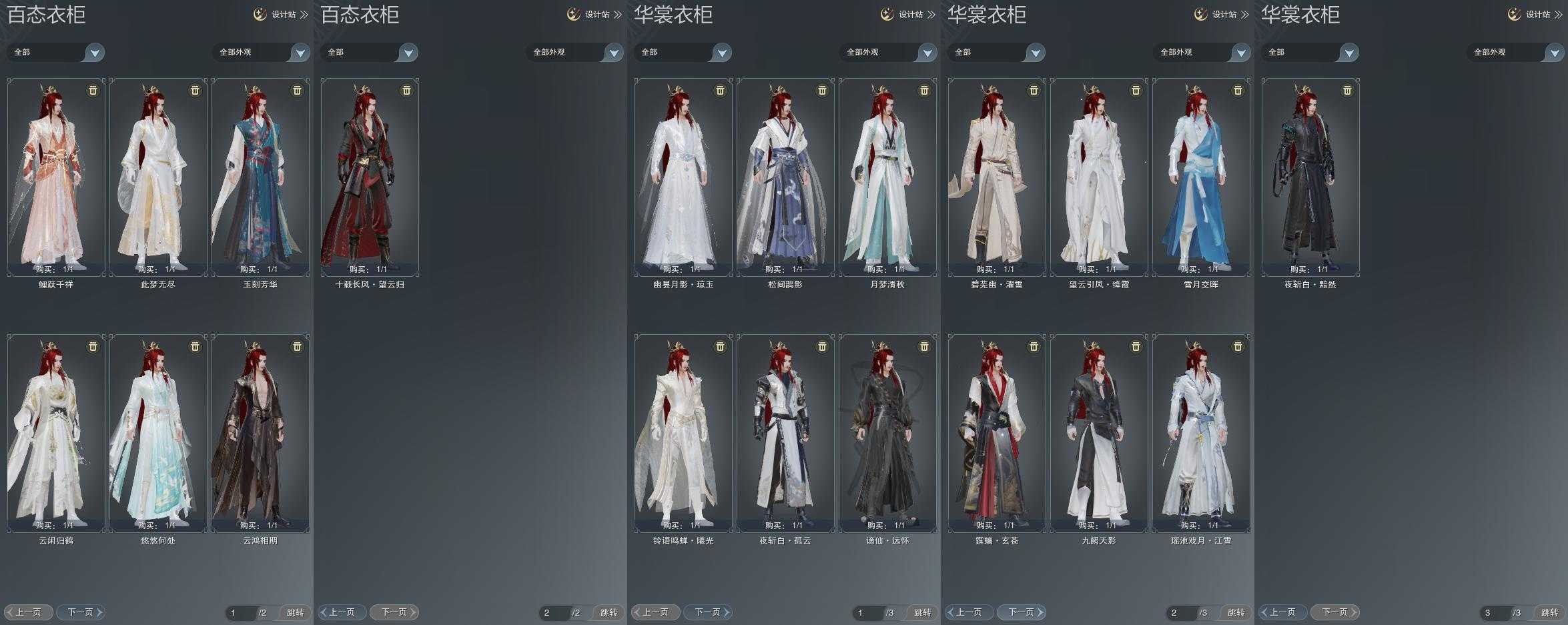Select the 雪月交晖 blue outfit

click(1201, 177)
